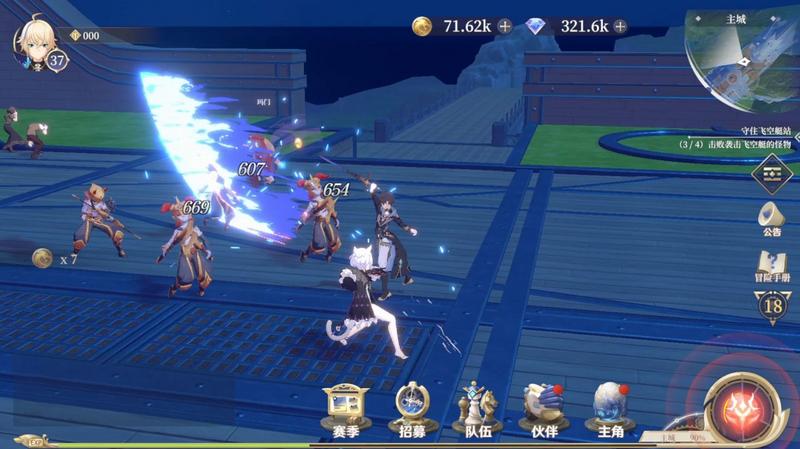Image resolution: width=800 pixels, height=449 pixels.
Task: Open the 冒险手册 adventure handbook
Action: 771,267
